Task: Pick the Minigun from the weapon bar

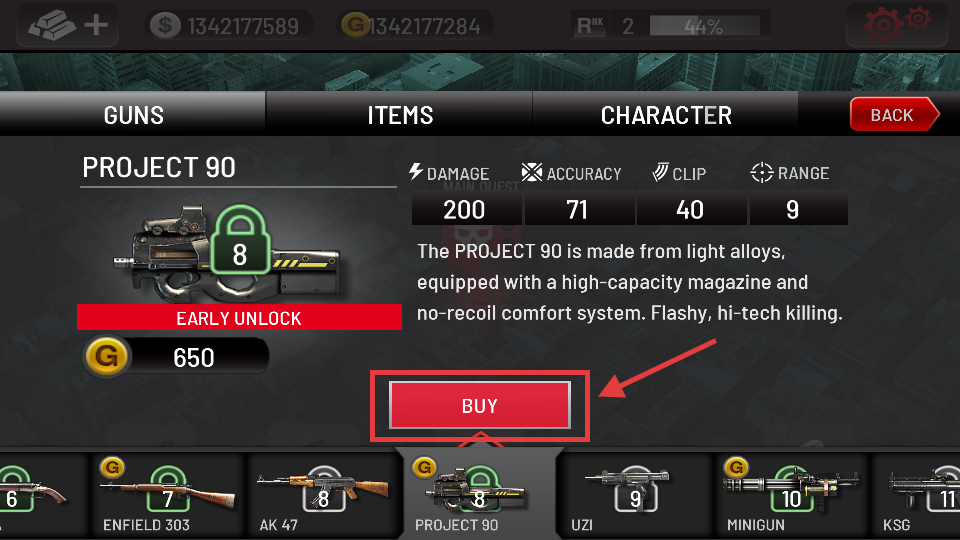Action: pos(790,493)
